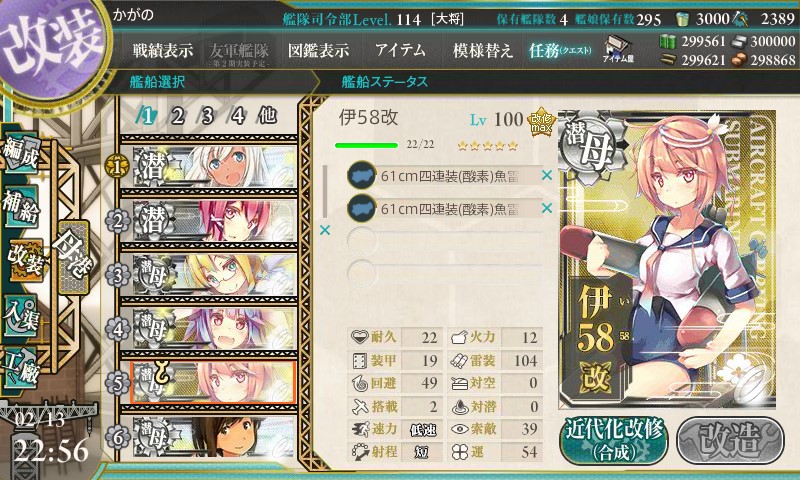Switch to fleet 3 tab
The height and width of the screenshot is (480, 800).
(x=207, y=115)
